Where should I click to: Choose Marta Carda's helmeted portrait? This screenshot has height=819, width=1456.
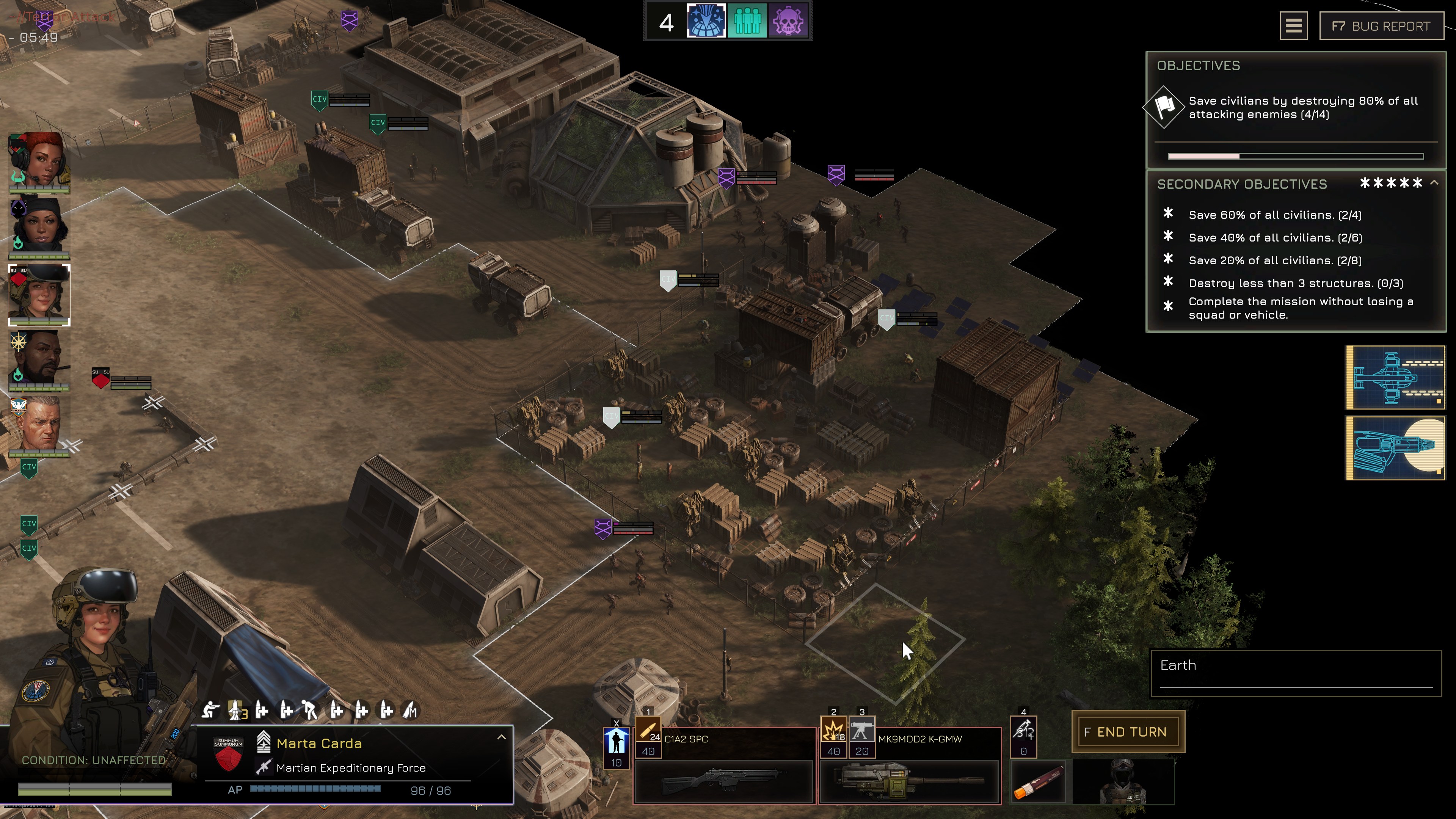pos(39,294)
